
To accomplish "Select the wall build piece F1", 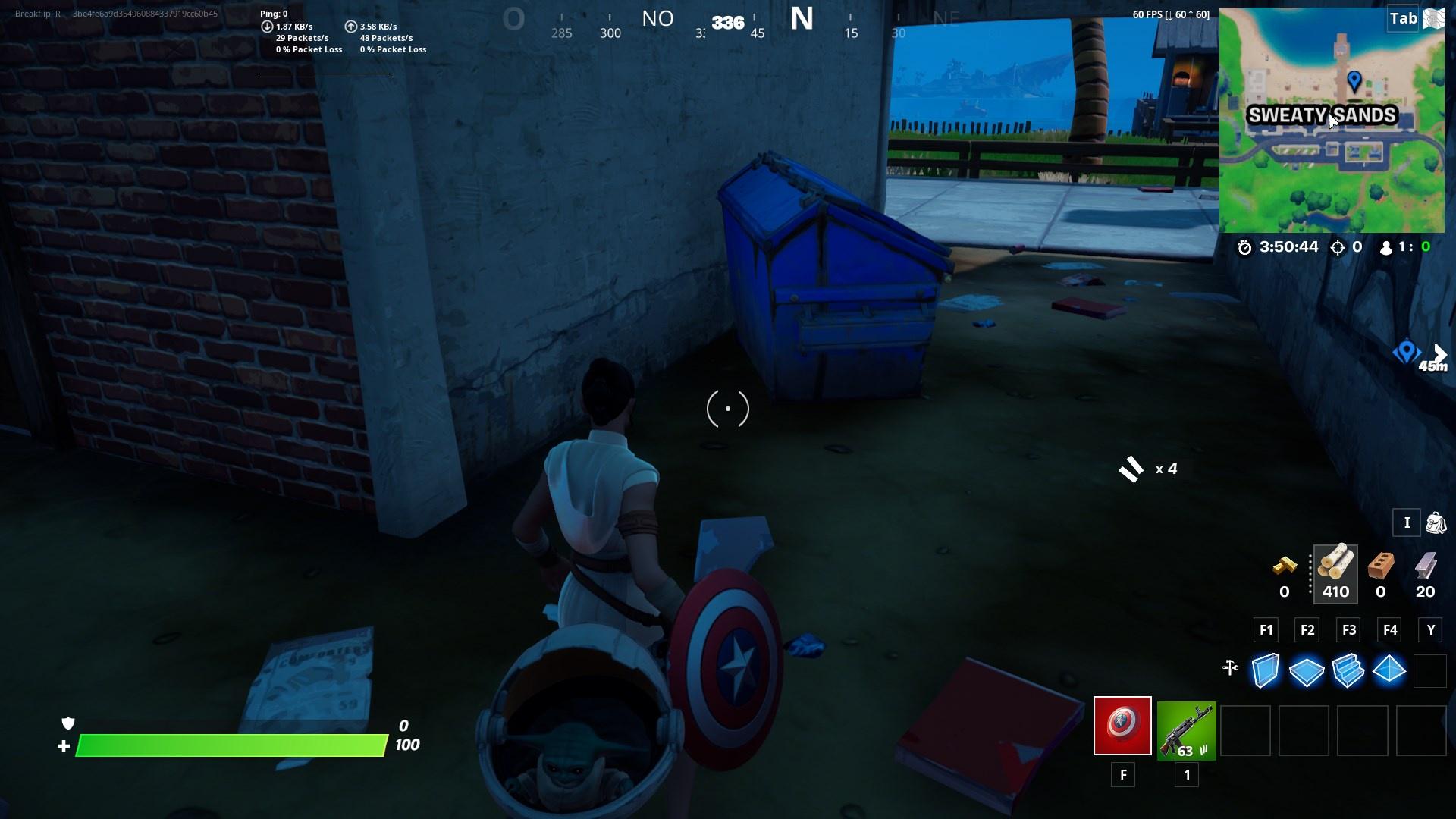I will coord(1266,670).
